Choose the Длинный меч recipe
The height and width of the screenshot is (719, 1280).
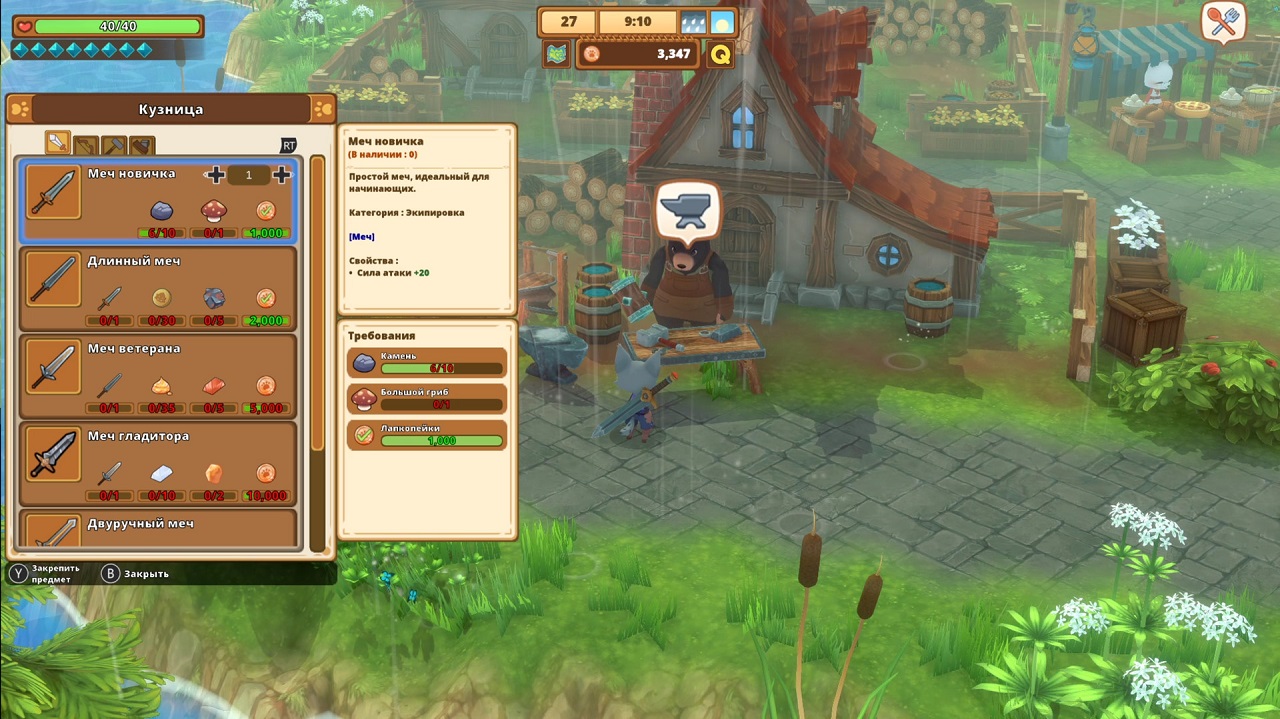click(157, 288)
